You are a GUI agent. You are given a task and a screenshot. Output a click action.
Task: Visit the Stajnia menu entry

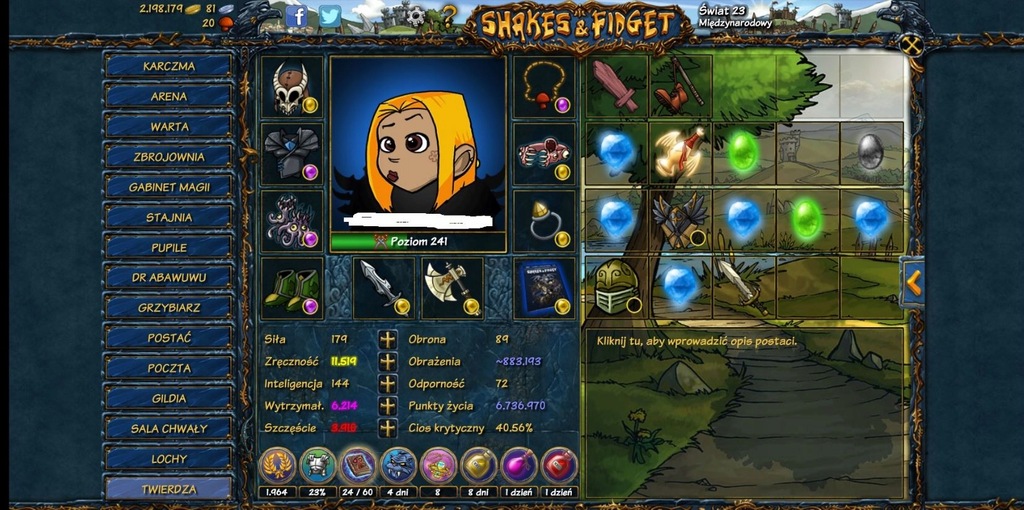[169, 217]
